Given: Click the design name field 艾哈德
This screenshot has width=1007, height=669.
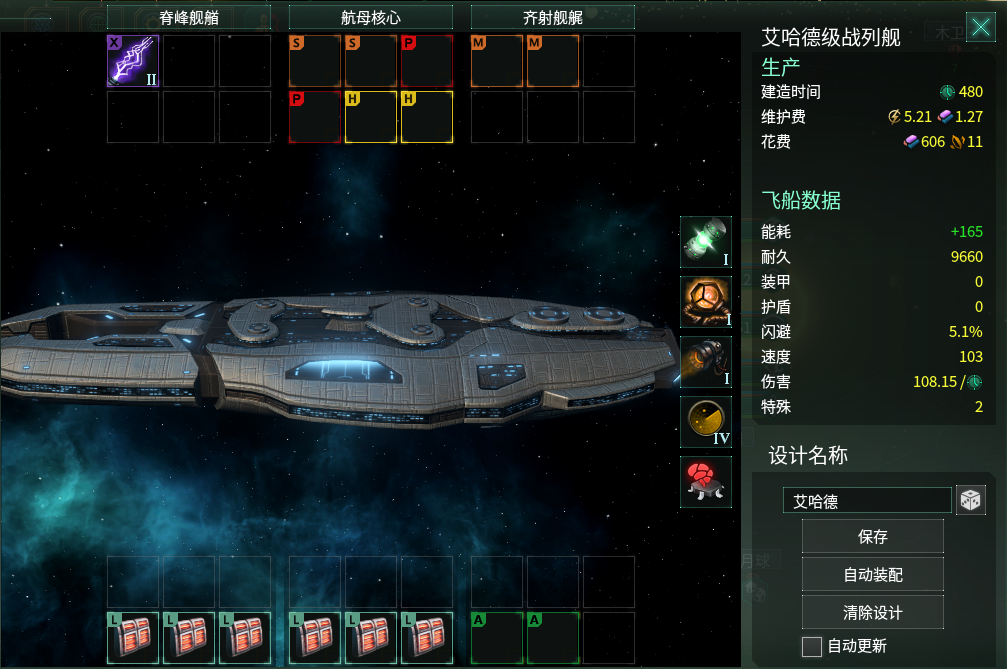Looking at the screenshot, I should (867, 501).
